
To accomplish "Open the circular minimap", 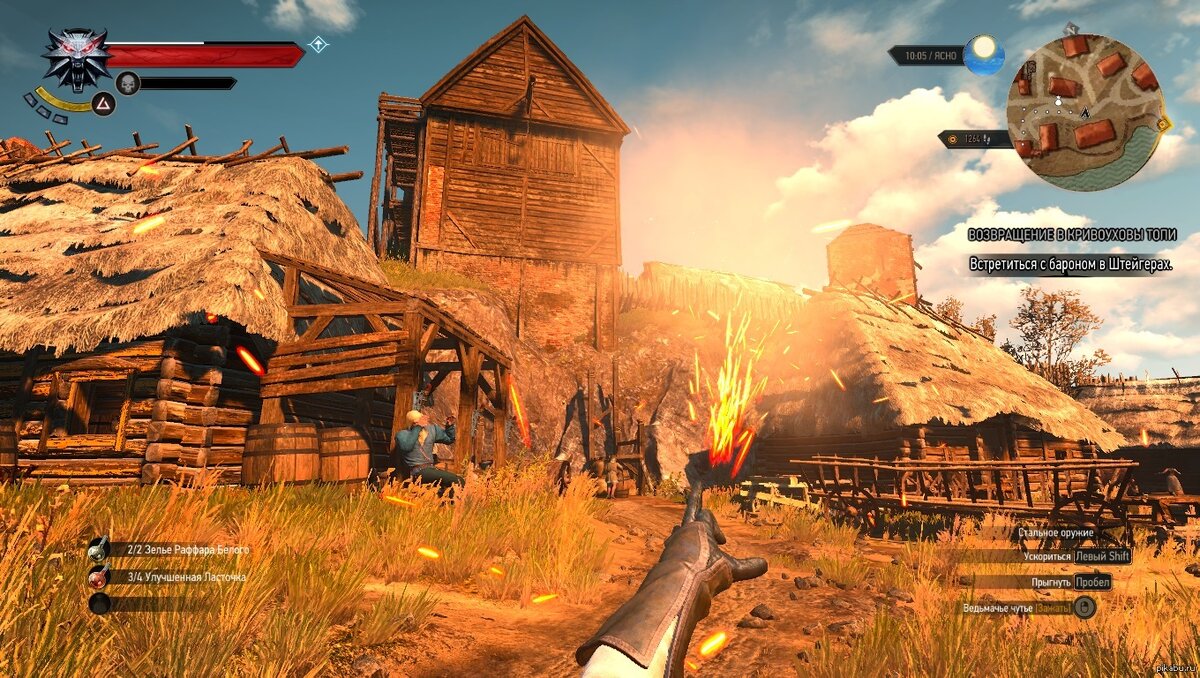I will pos(1083,110).
